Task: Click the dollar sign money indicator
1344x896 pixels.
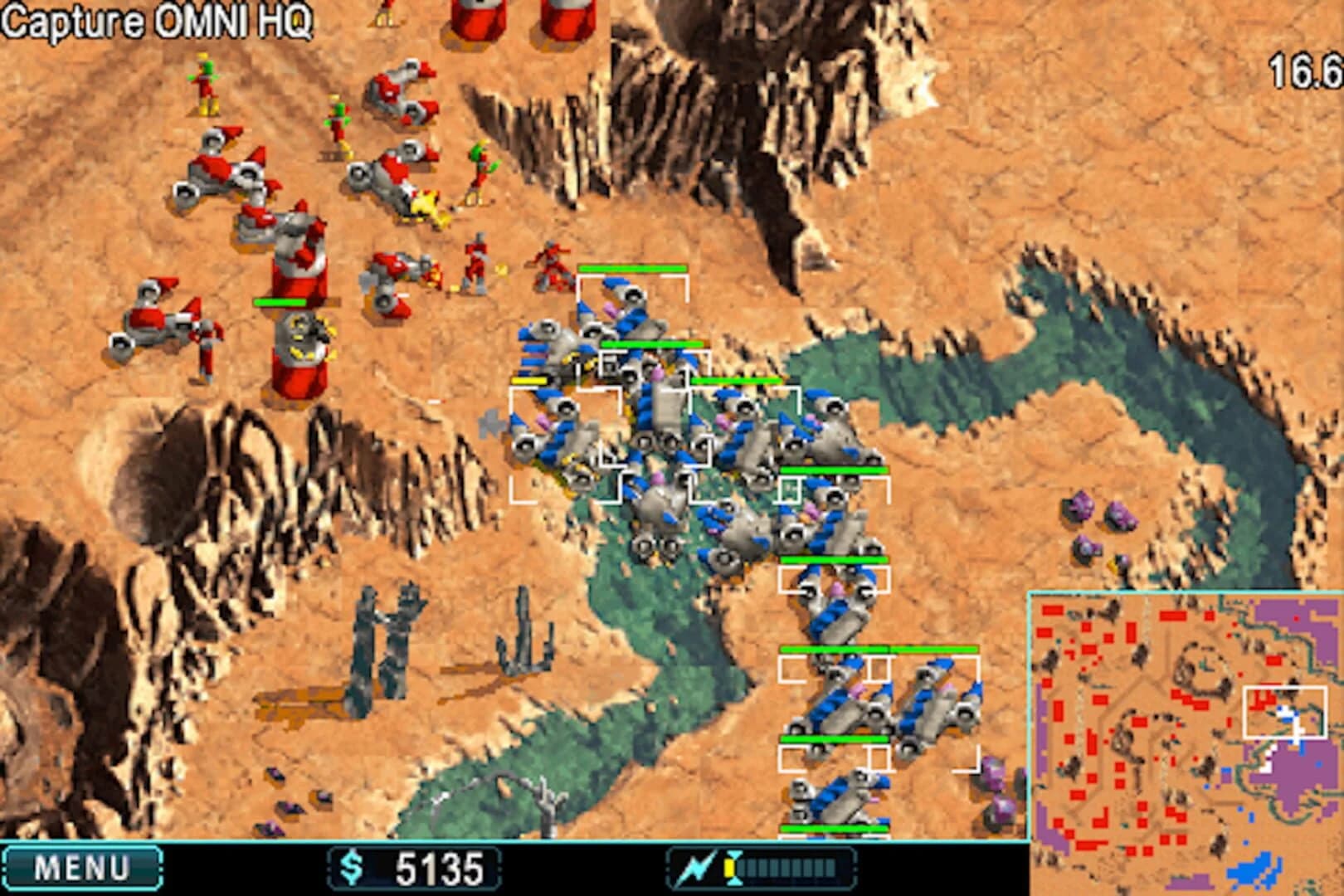Action: [353, 865]
